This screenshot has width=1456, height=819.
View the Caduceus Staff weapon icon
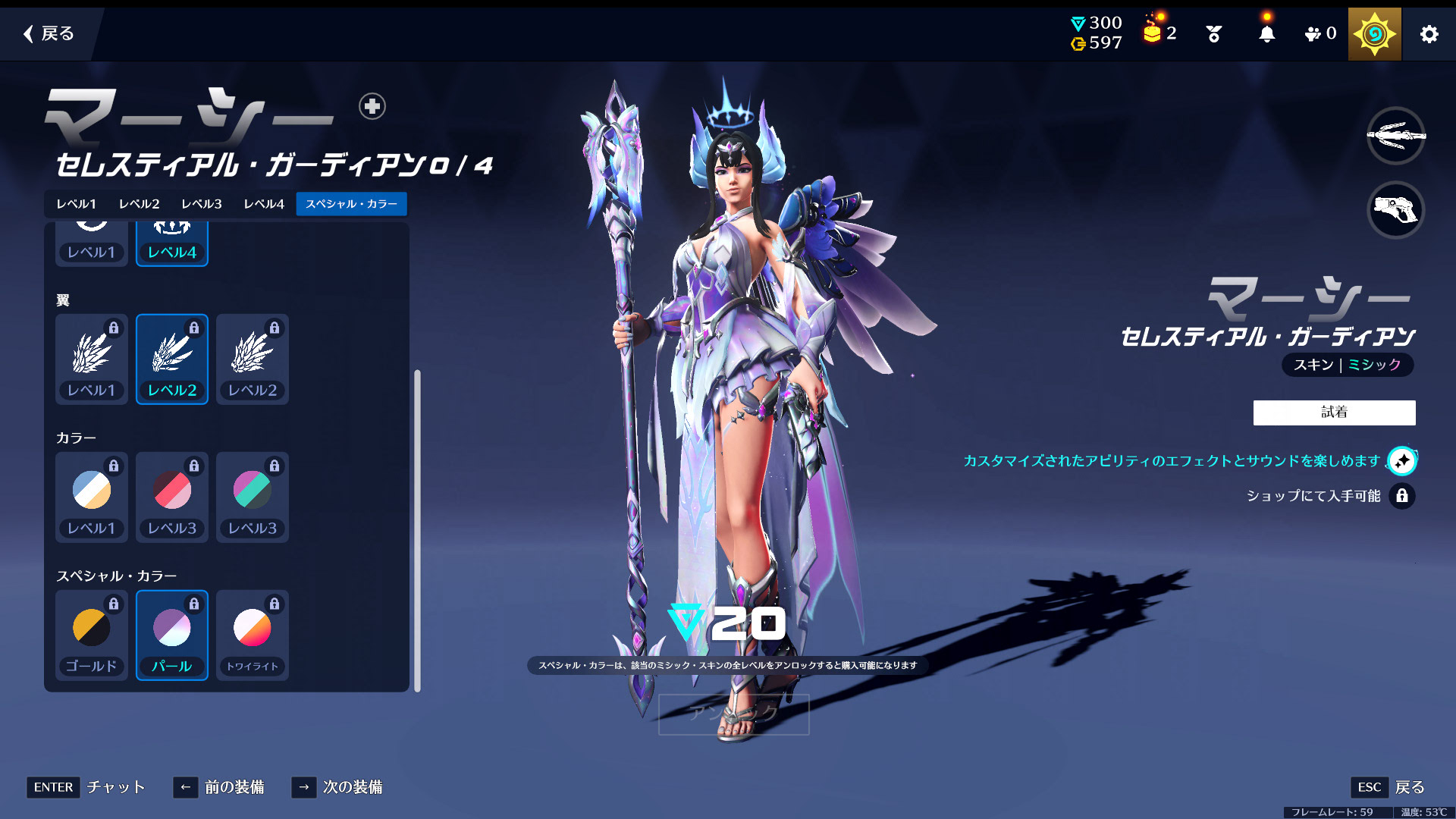point(1395,136)
